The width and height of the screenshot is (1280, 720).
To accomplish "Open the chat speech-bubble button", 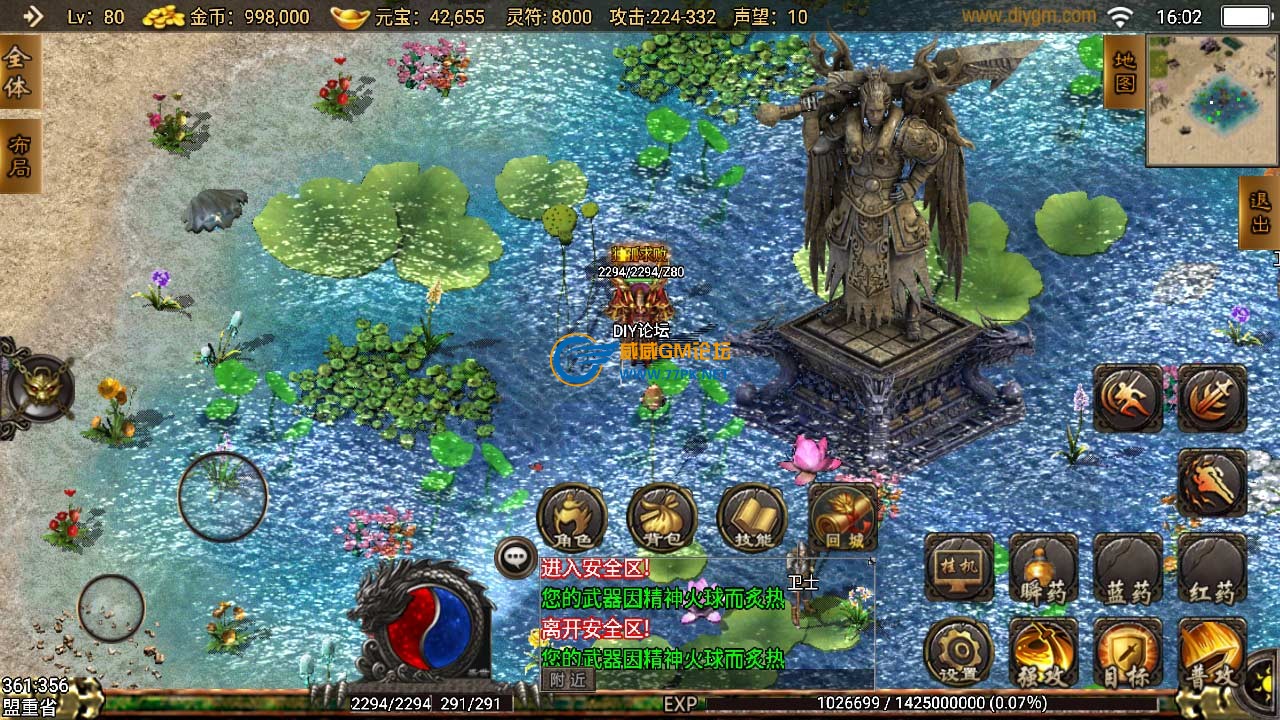I will point(516,557).
